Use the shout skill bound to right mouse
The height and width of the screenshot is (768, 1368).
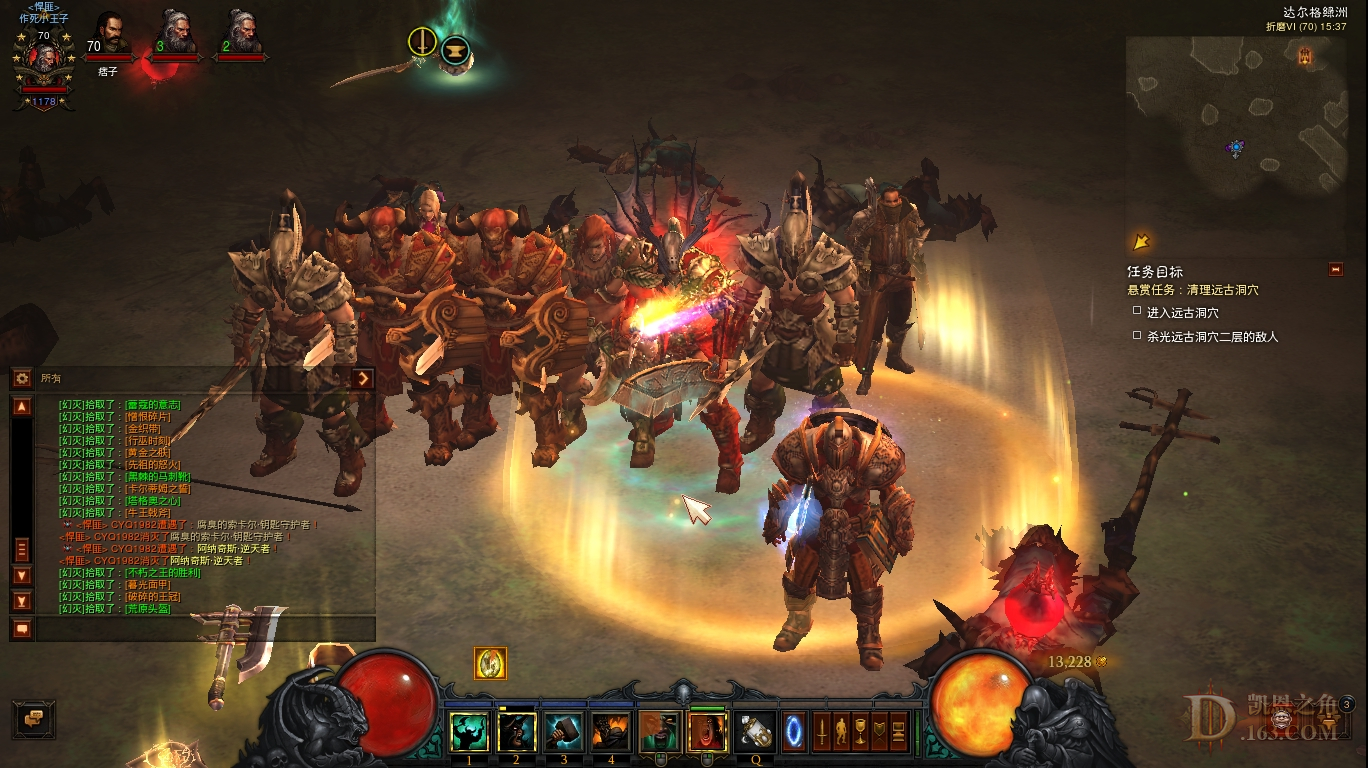point(706,731)
